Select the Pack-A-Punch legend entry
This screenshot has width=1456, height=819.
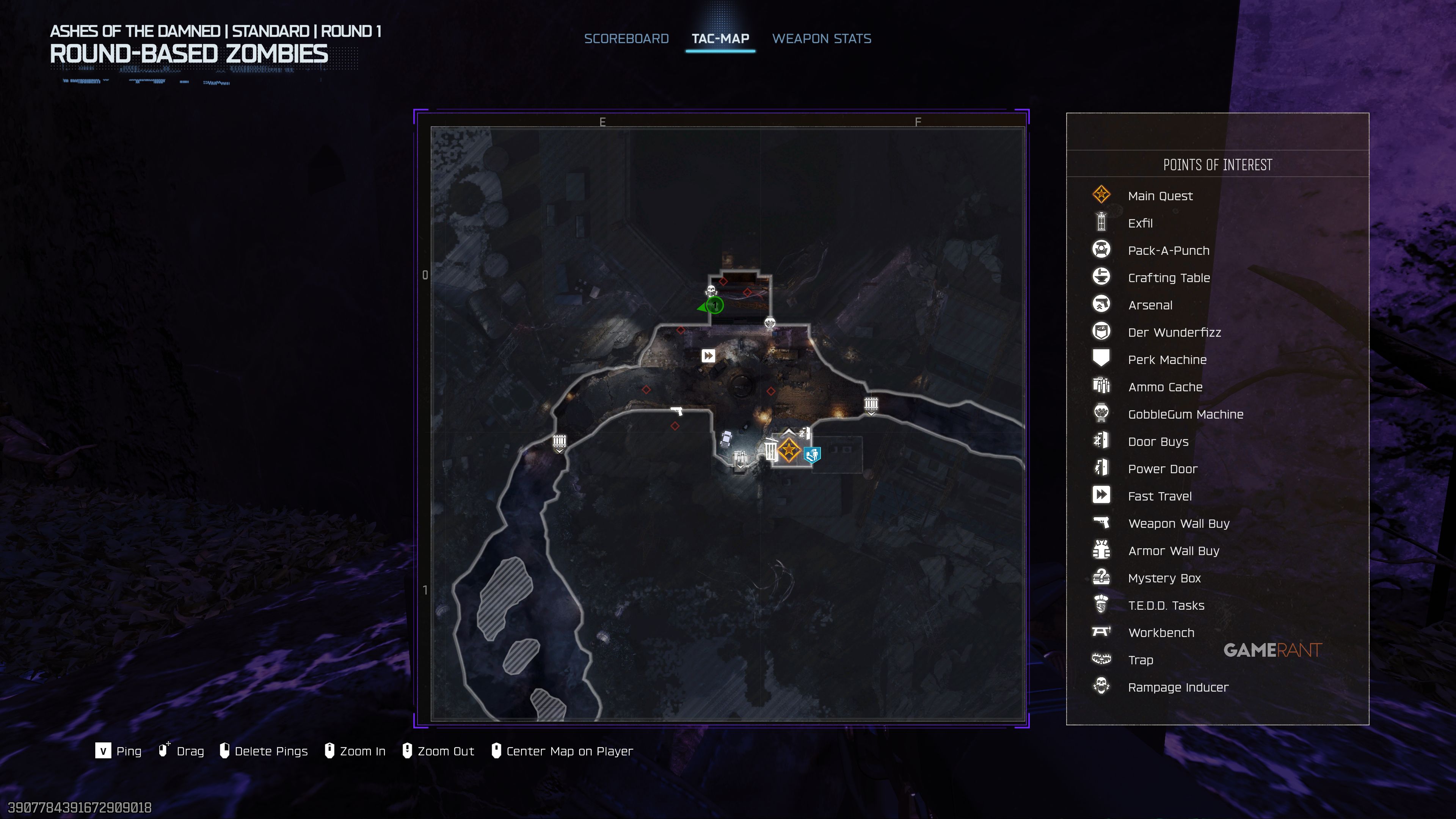pos(1168,250)
